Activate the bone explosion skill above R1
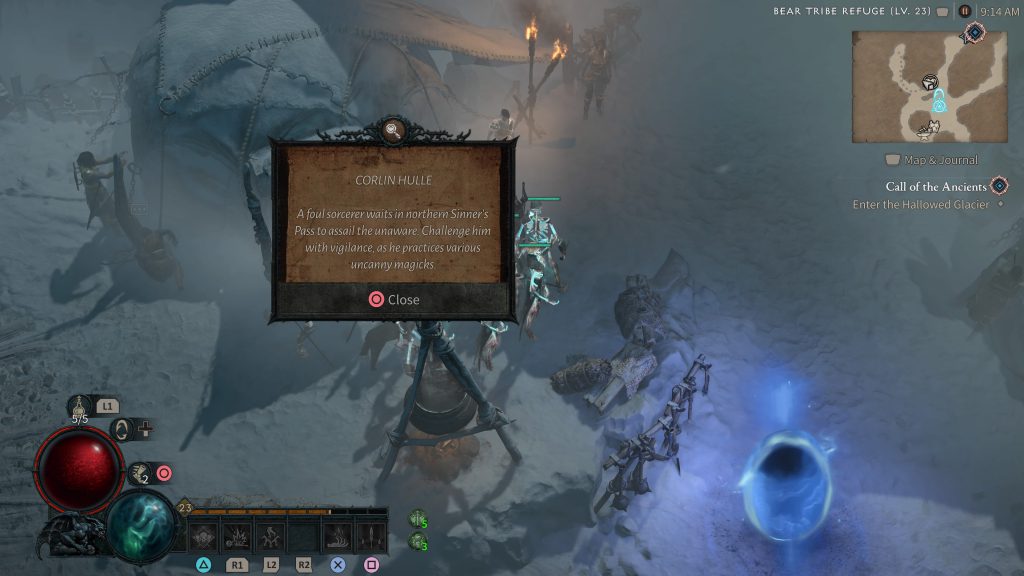Viewport: 1024px width, 576px height. (237, 537)
